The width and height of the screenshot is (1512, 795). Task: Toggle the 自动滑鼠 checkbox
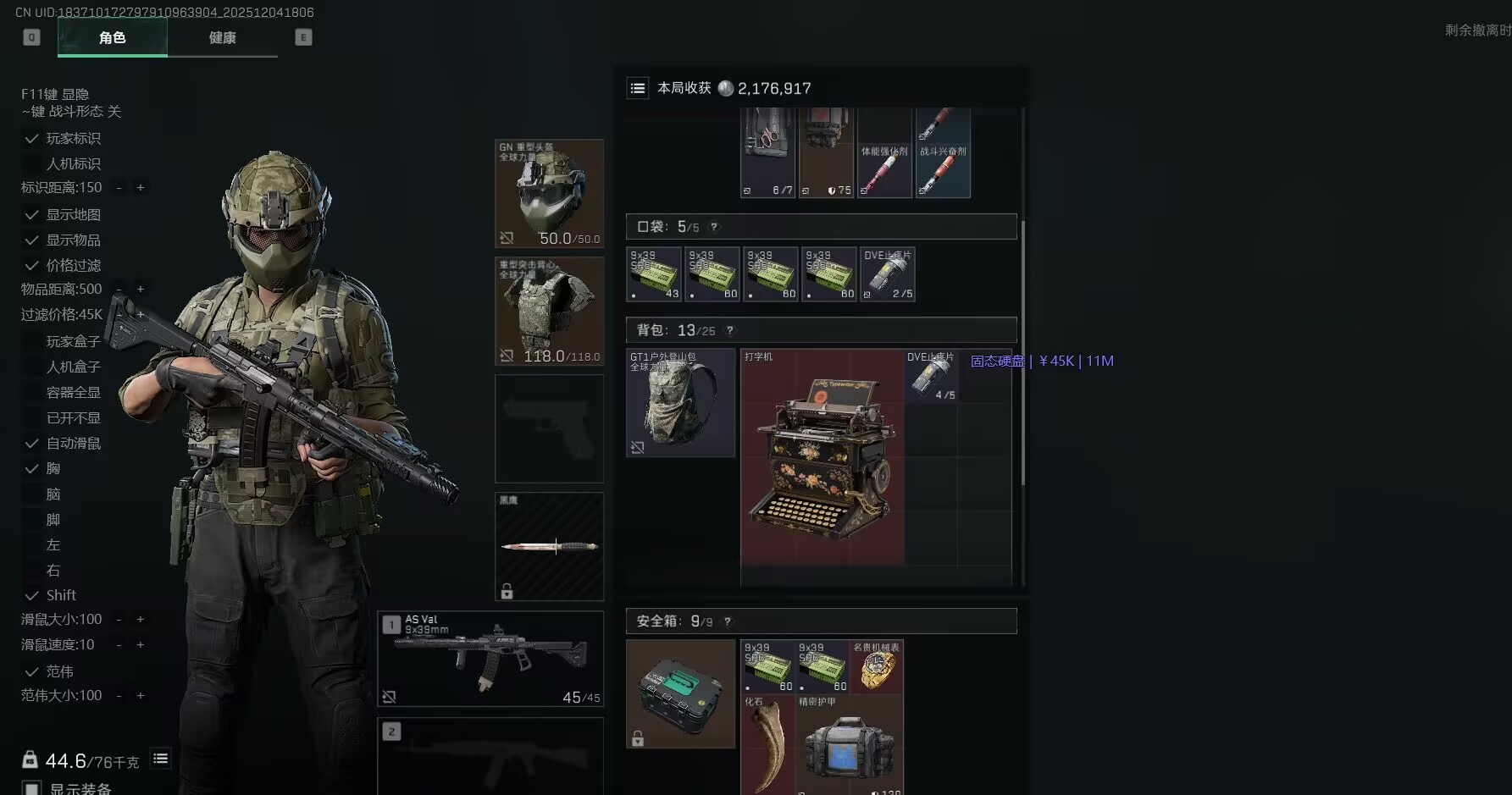tap(32, 444)
